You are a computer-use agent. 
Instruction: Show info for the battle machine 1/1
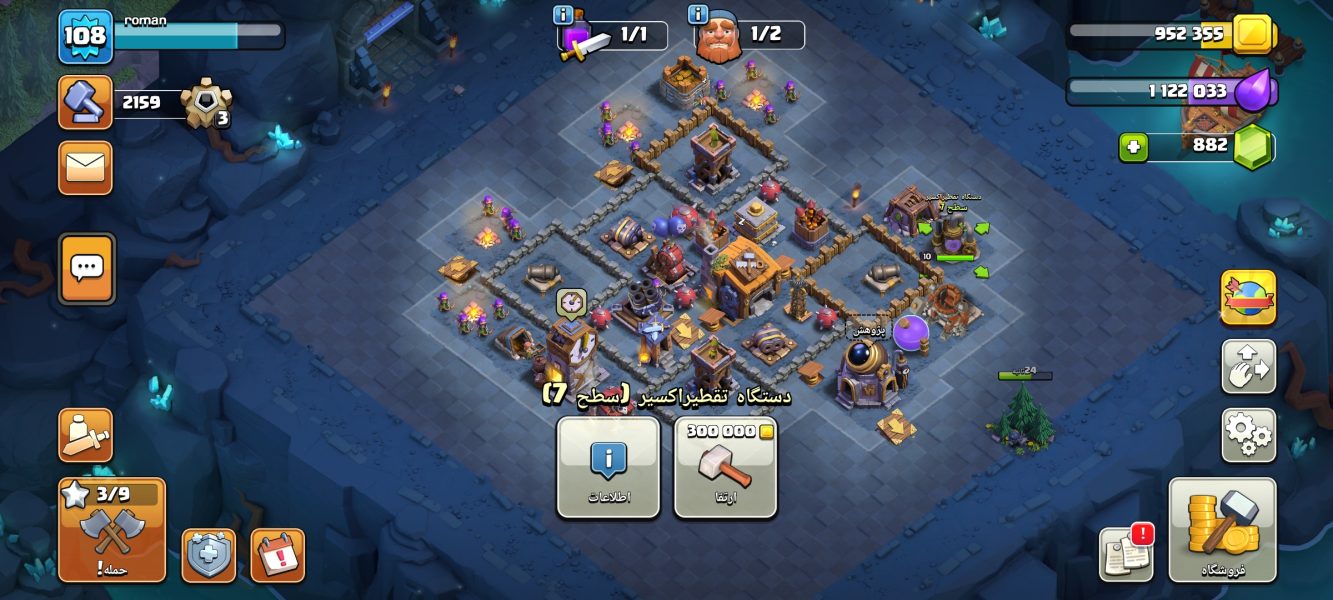coord(562,15)
